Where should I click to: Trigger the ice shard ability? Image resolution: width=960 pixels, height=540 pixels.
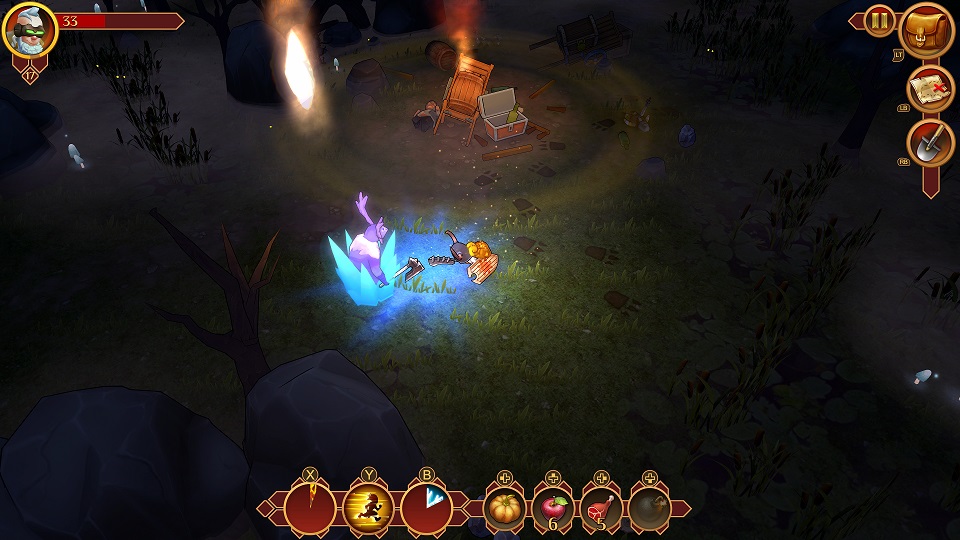[x=426, y=507]
